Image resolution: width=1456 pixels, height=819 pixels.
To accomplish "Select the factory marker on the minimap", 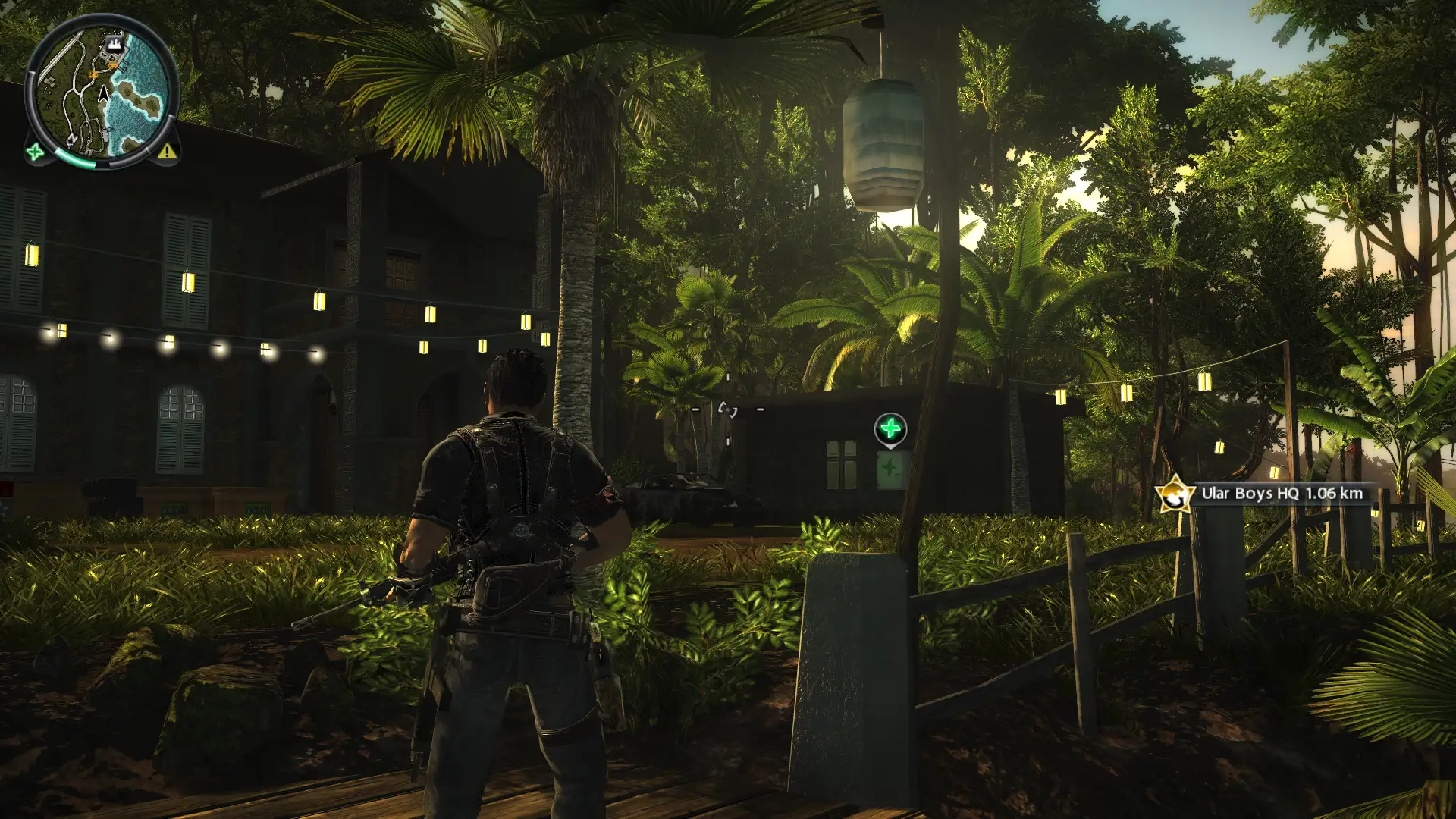I will click(115, 42).
